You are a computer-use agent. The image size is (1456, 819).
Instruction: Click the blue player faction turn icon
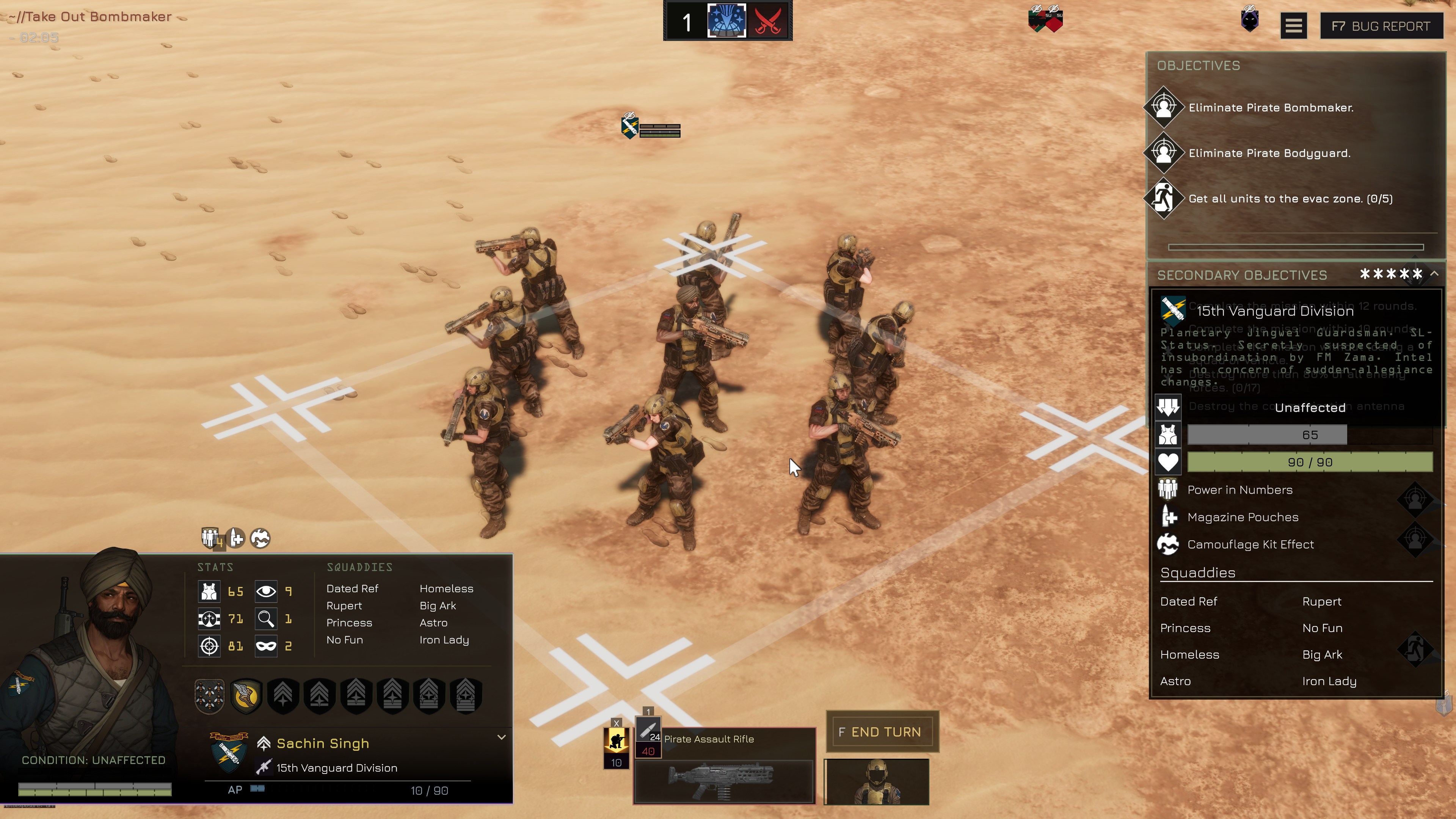pyautogui.click(x=727, y=22)
